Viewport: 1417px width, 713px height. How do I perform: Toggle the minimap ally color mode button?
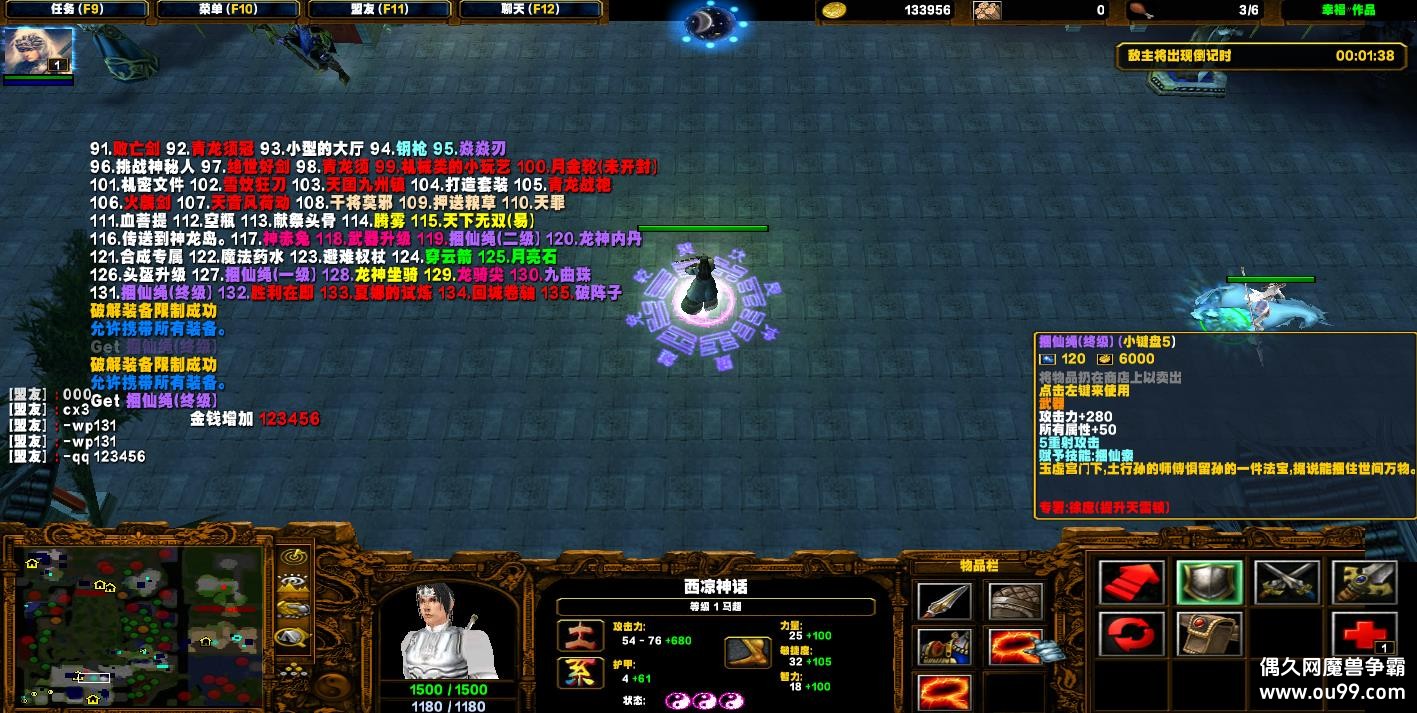pyautogui.click(x=293, y=609)
